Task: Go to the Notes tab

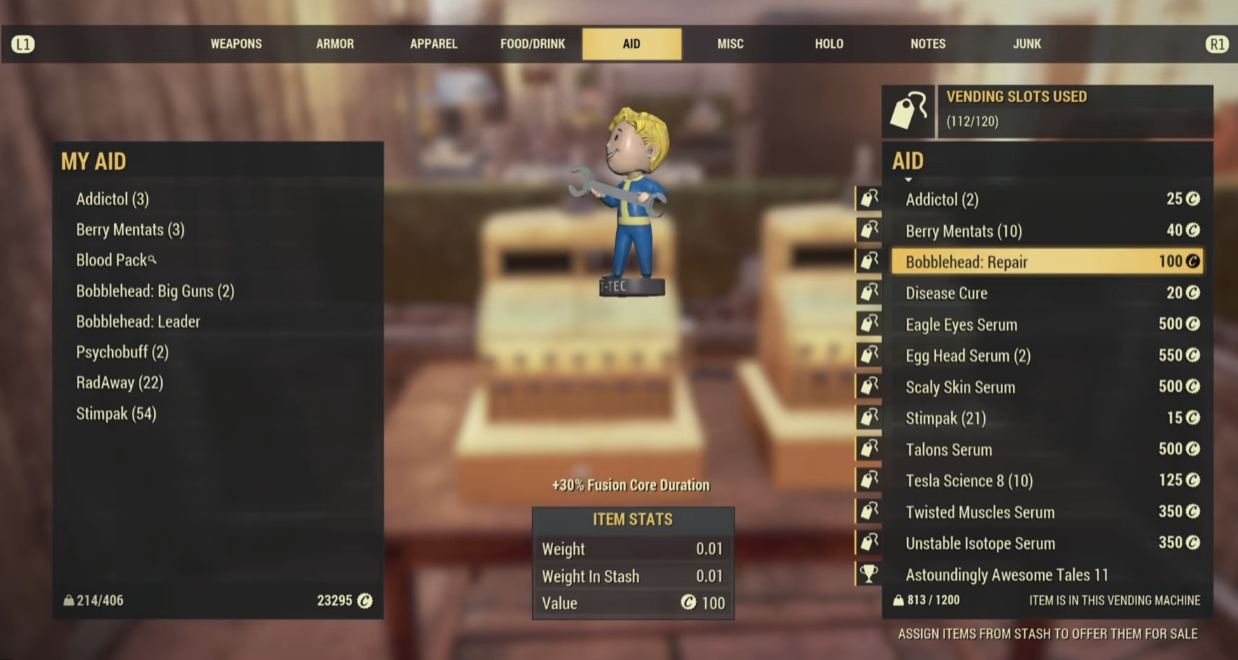Action: (928, 44)
